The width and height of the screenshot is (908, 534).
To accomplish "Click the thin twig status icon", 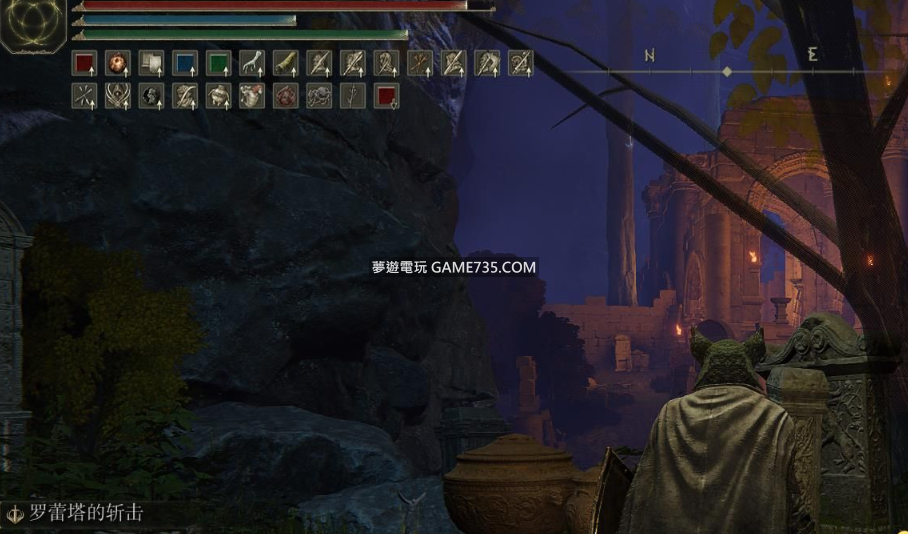I will tap(353, 96).
